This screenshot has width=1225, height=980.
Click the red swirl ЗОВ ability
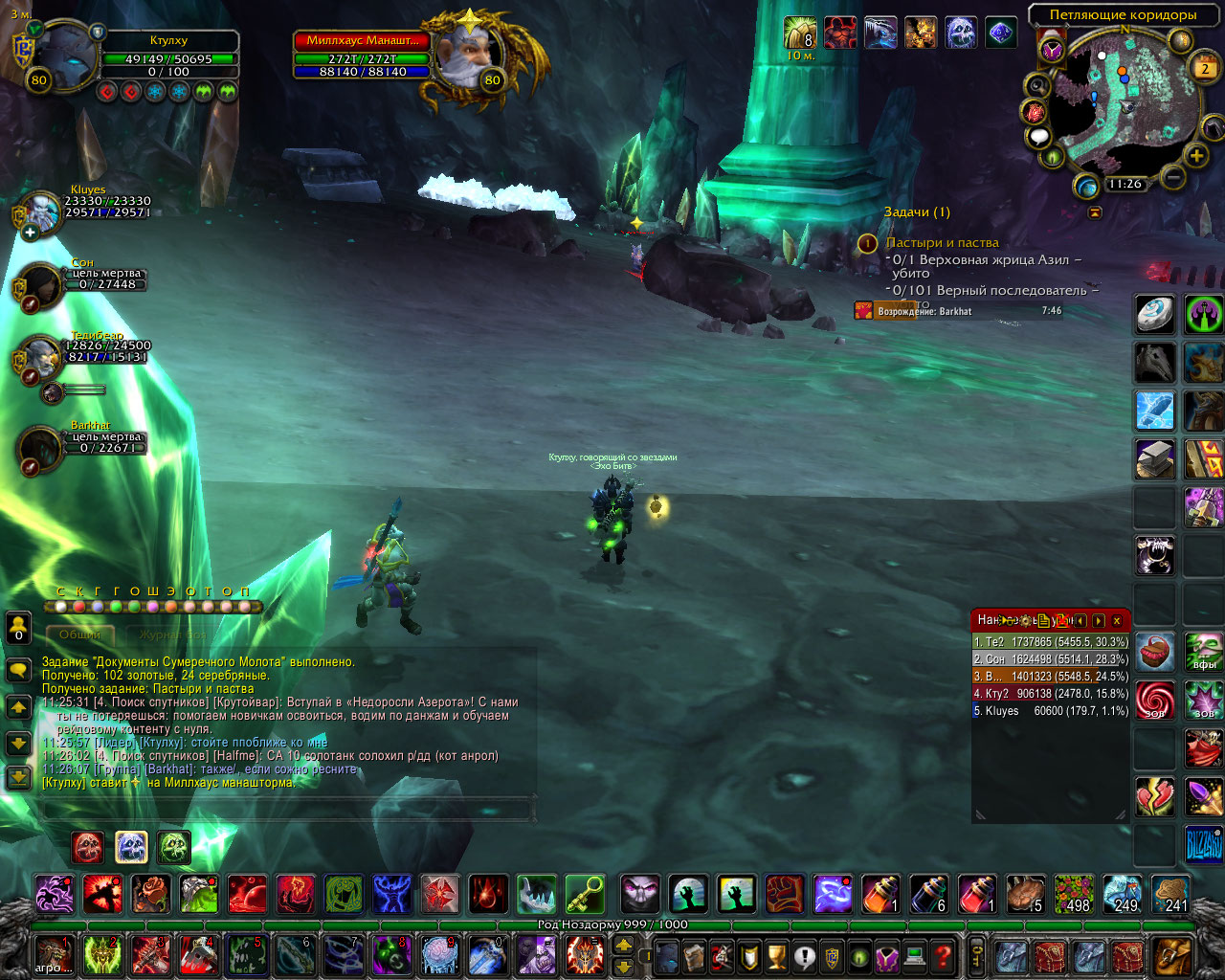pyautogui.click(x=1155, y=701)
